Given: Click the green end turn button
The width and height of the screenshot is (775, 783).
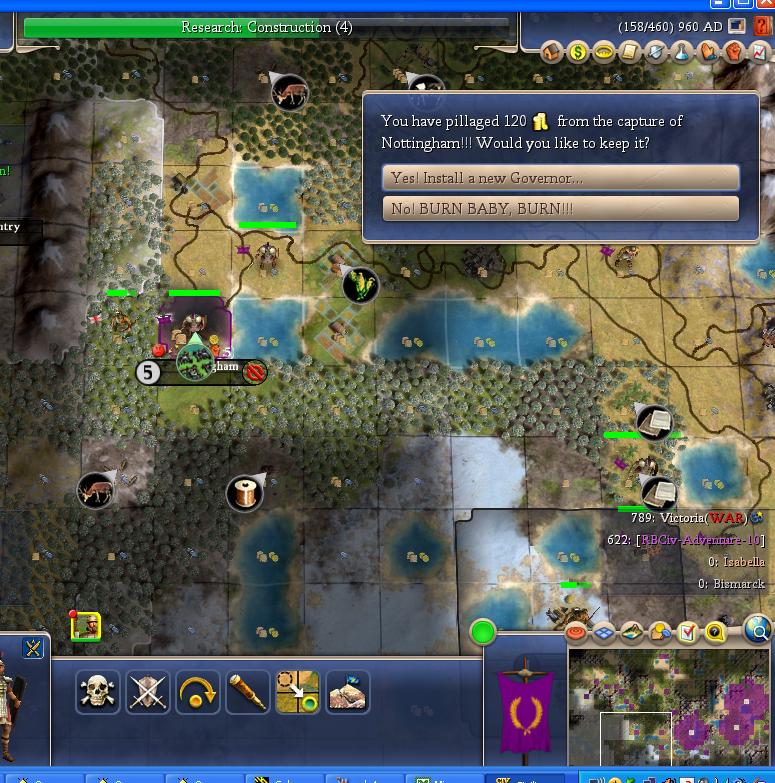Looking at the screenshot, I should coord(483,632).
